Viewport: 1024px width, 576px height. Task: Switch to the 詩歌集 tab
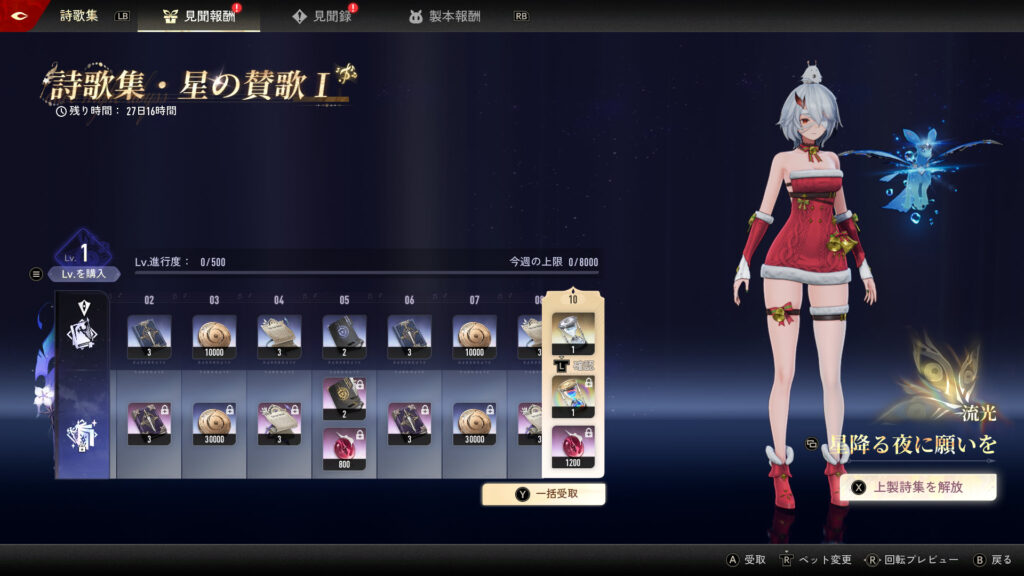(79, 16)
